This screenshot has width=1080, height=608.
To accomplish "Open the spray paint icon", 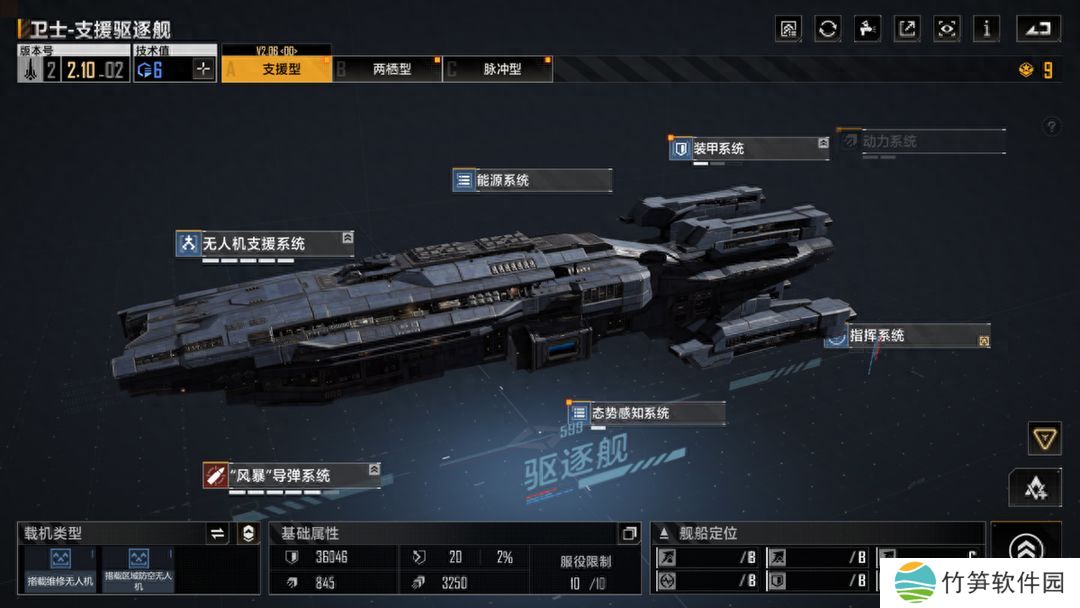I will (x=868, y=28).
